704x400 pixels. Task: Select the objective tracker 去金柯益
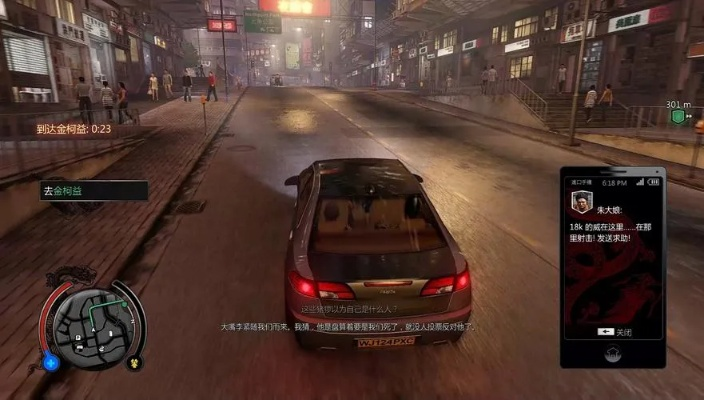pos(92,190)
